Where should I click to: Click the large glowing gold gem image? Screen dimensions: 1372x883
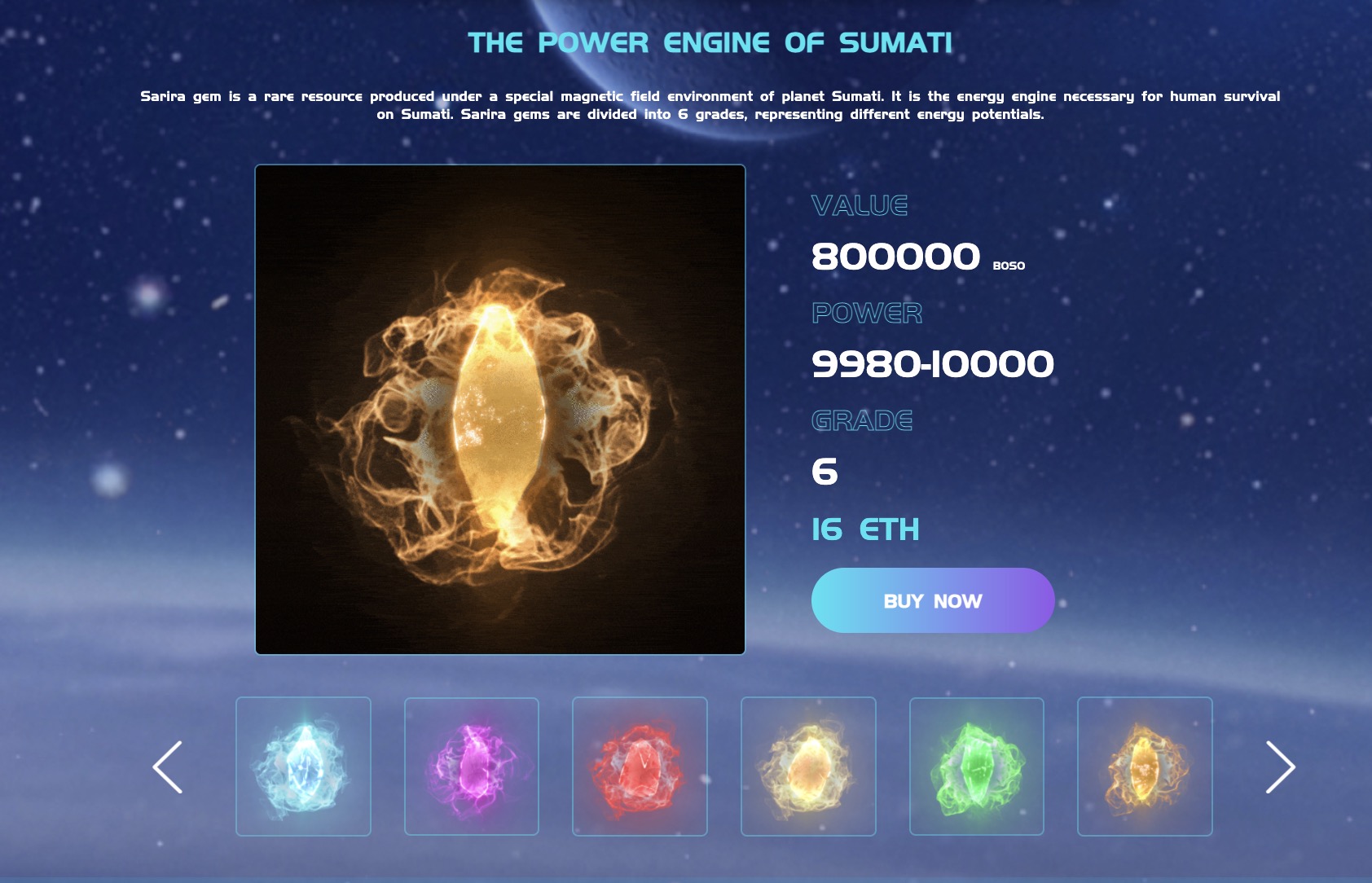pos(499,409)
